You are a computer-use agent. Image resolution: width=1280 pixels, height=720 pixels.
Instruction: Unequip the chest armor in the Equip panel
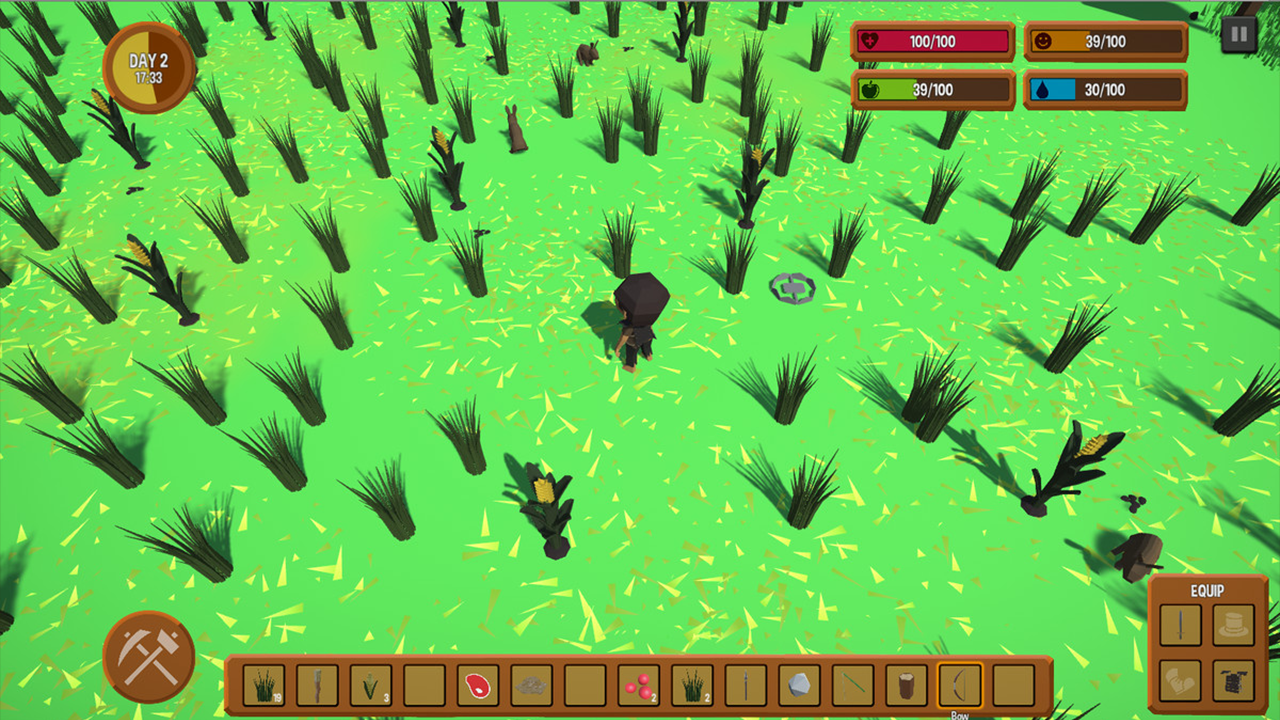point(1236,679)
